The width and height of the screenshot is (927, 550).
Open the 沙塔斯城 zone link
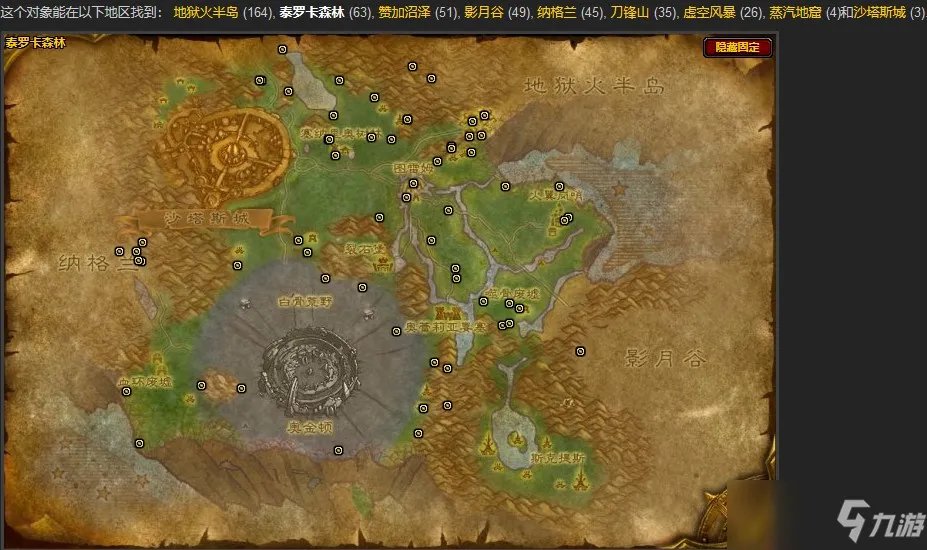tap(879, 13)
